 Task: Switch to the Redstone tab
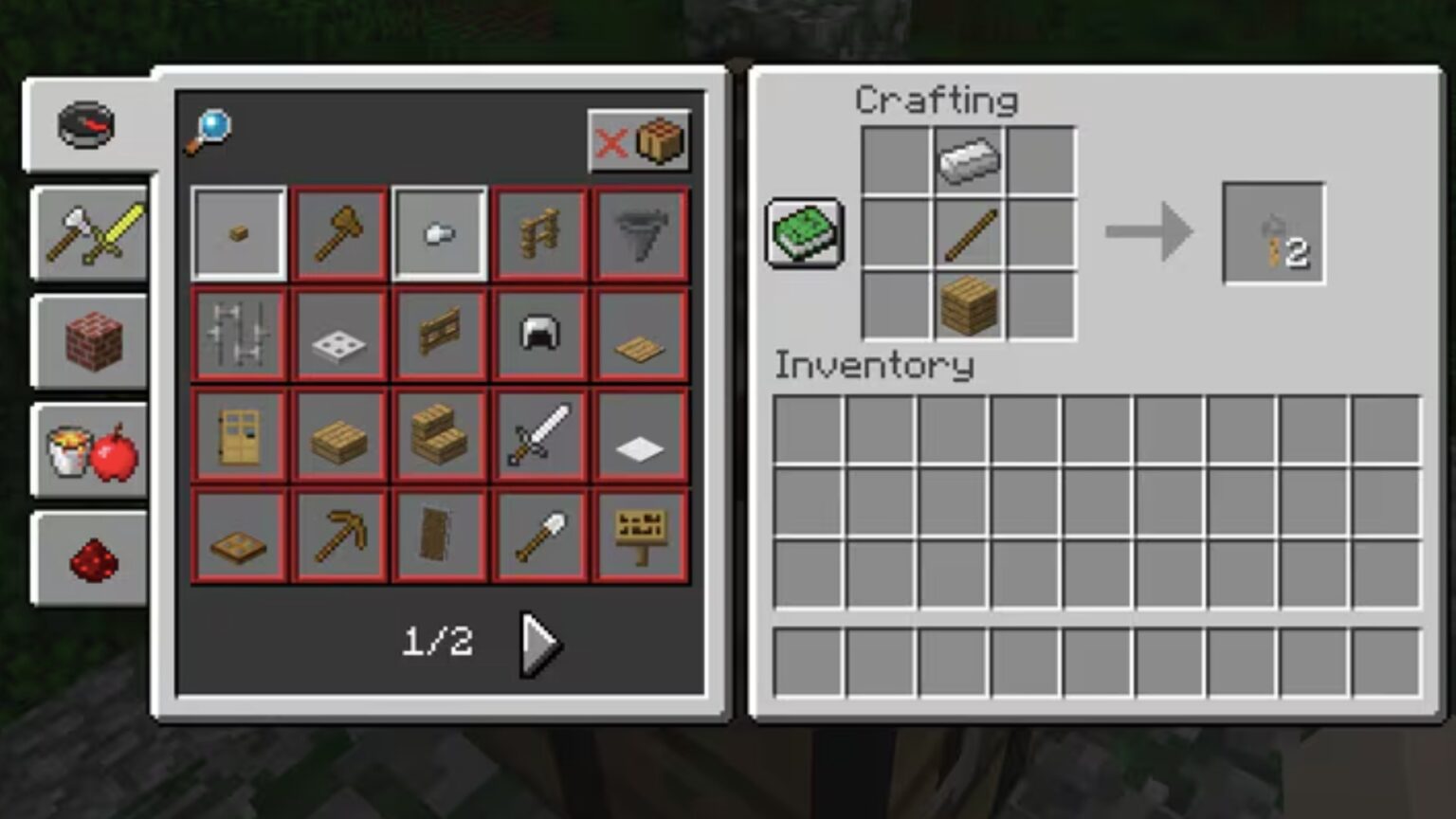[89, 561]
